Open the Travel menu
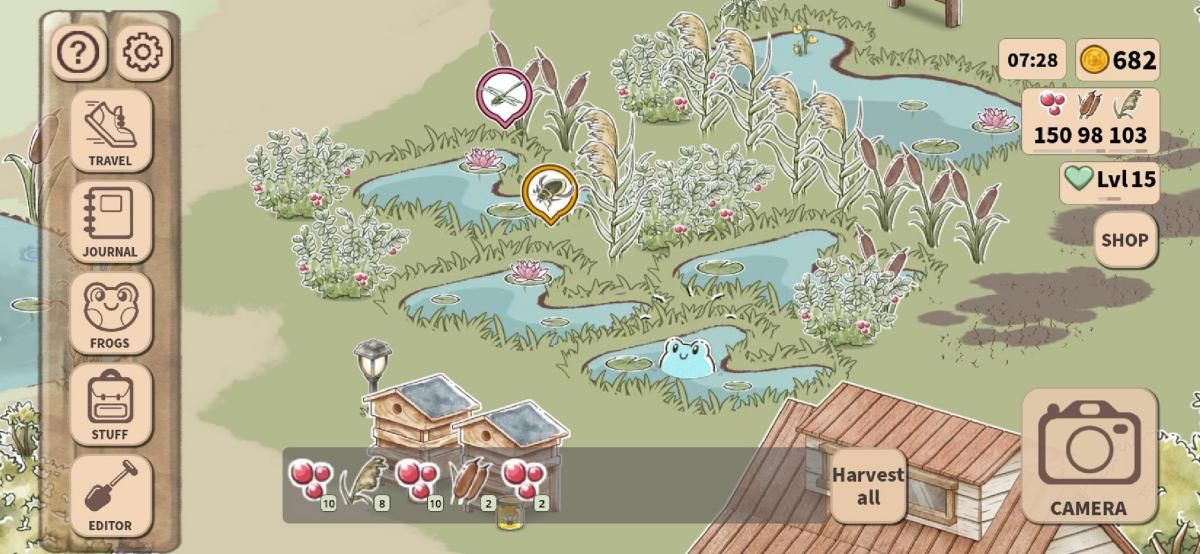The image size is (1200, 554). click(x=111, y=130)
